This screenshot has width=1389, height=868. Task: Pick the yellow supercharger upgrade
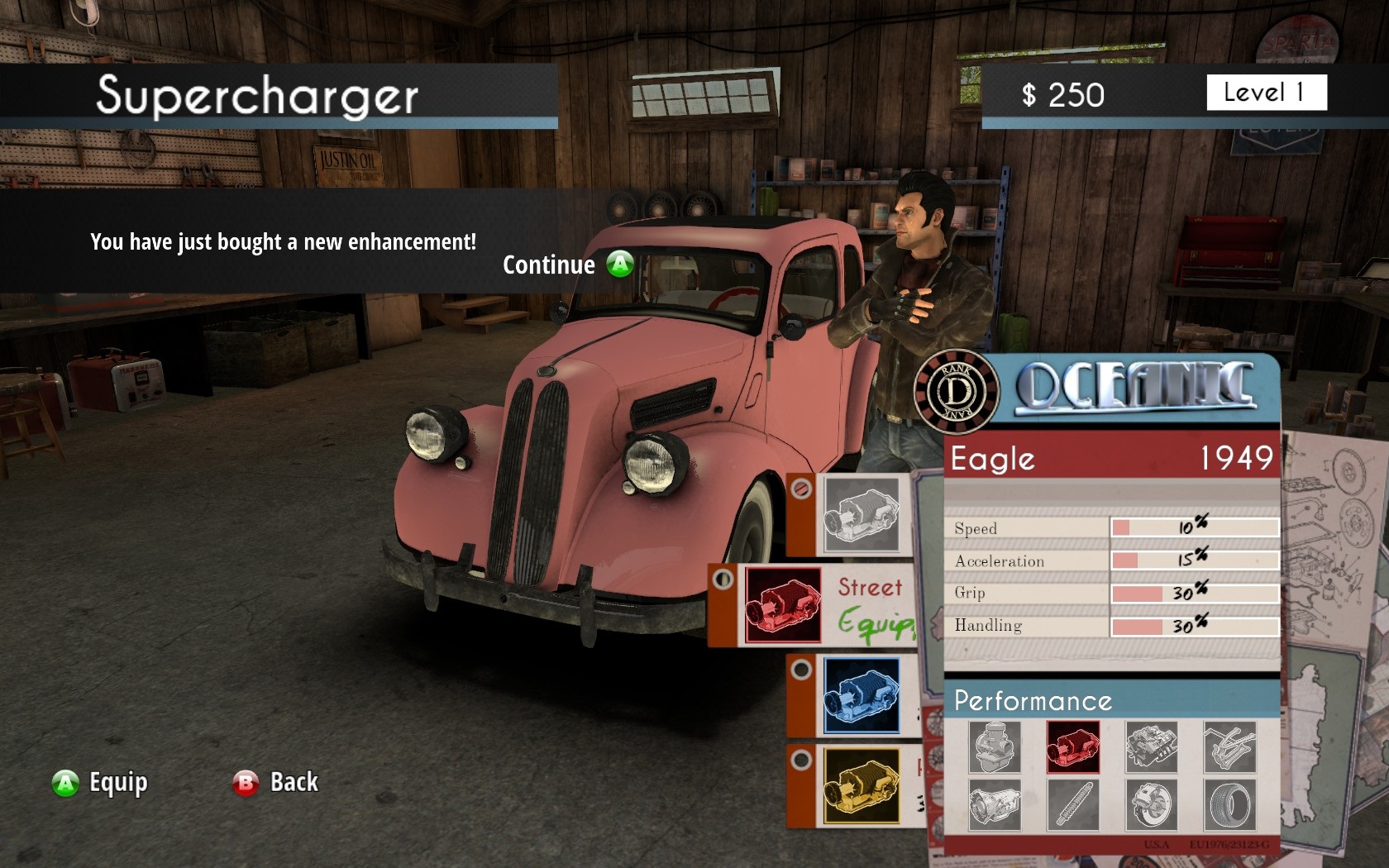pyautogui.click(x=861, y=785)
